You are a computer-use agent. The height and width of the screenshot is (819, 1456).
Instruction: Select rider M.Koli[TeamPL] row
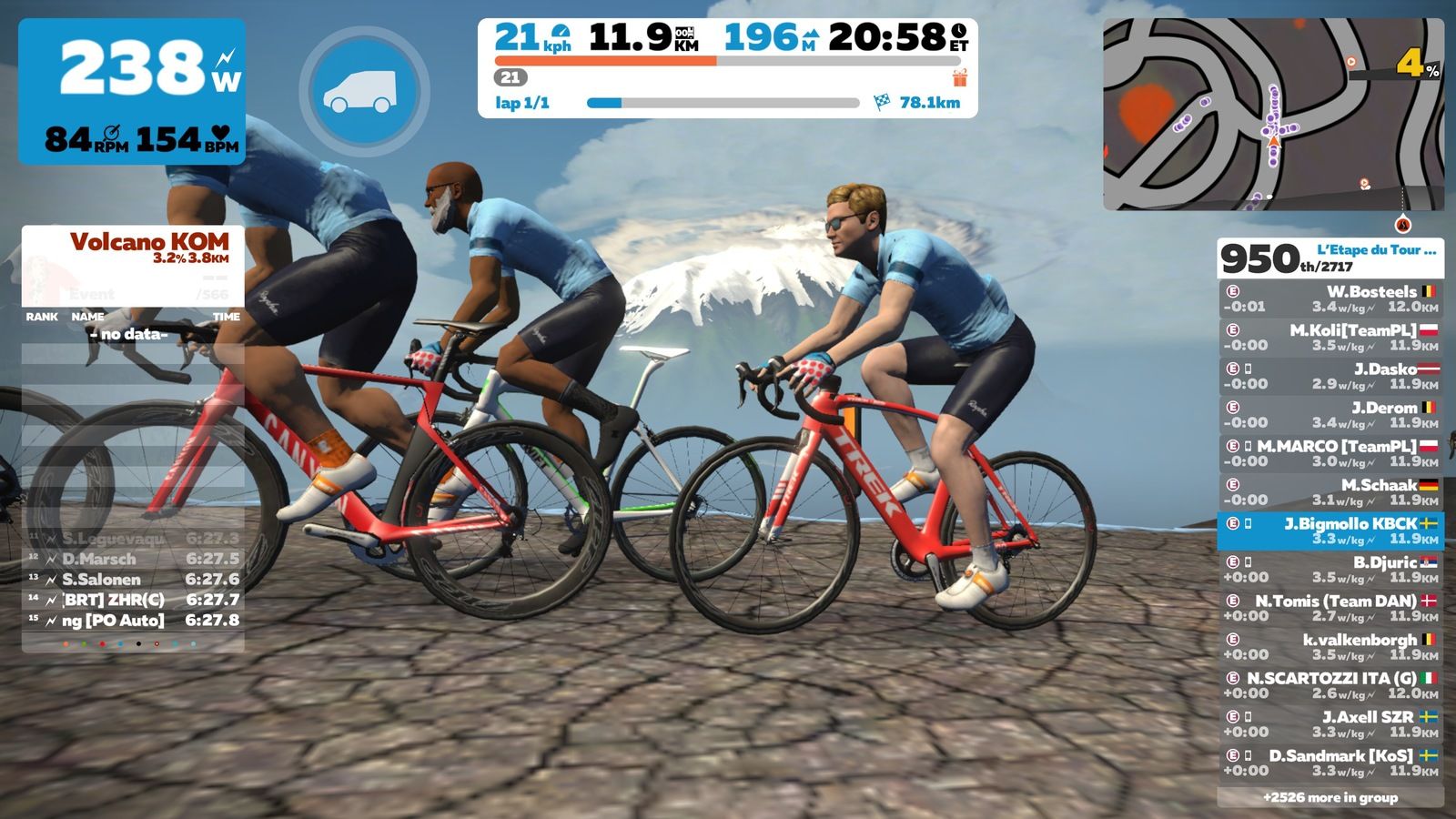tap(1330, 338)
